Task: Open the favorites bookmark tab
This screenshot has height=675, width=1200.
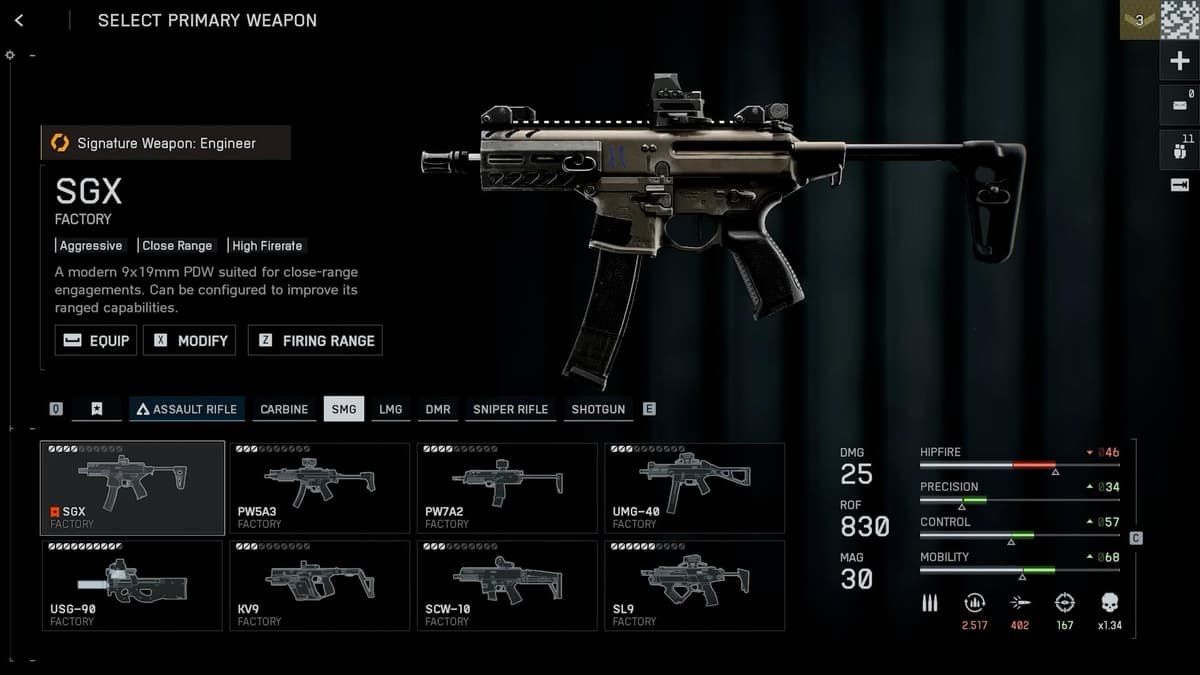Action: 97,409
